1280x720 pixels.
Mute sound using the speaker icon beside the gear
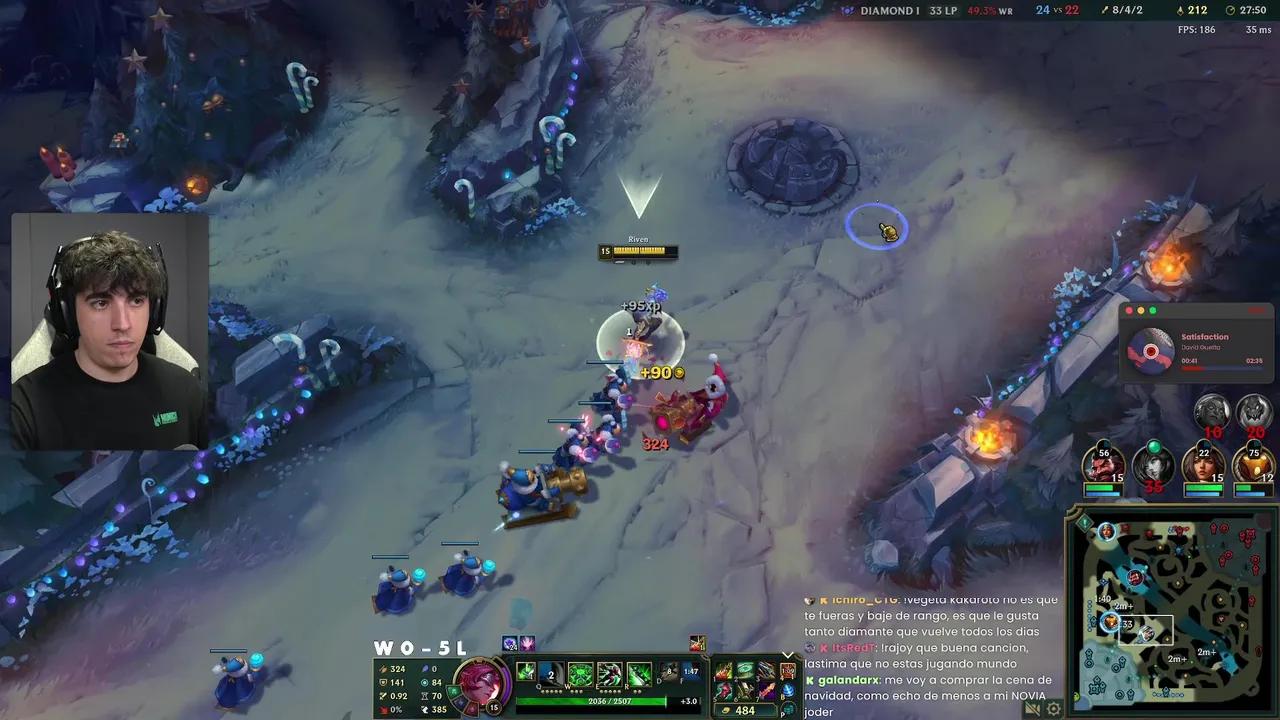[x=1032, y=709]
